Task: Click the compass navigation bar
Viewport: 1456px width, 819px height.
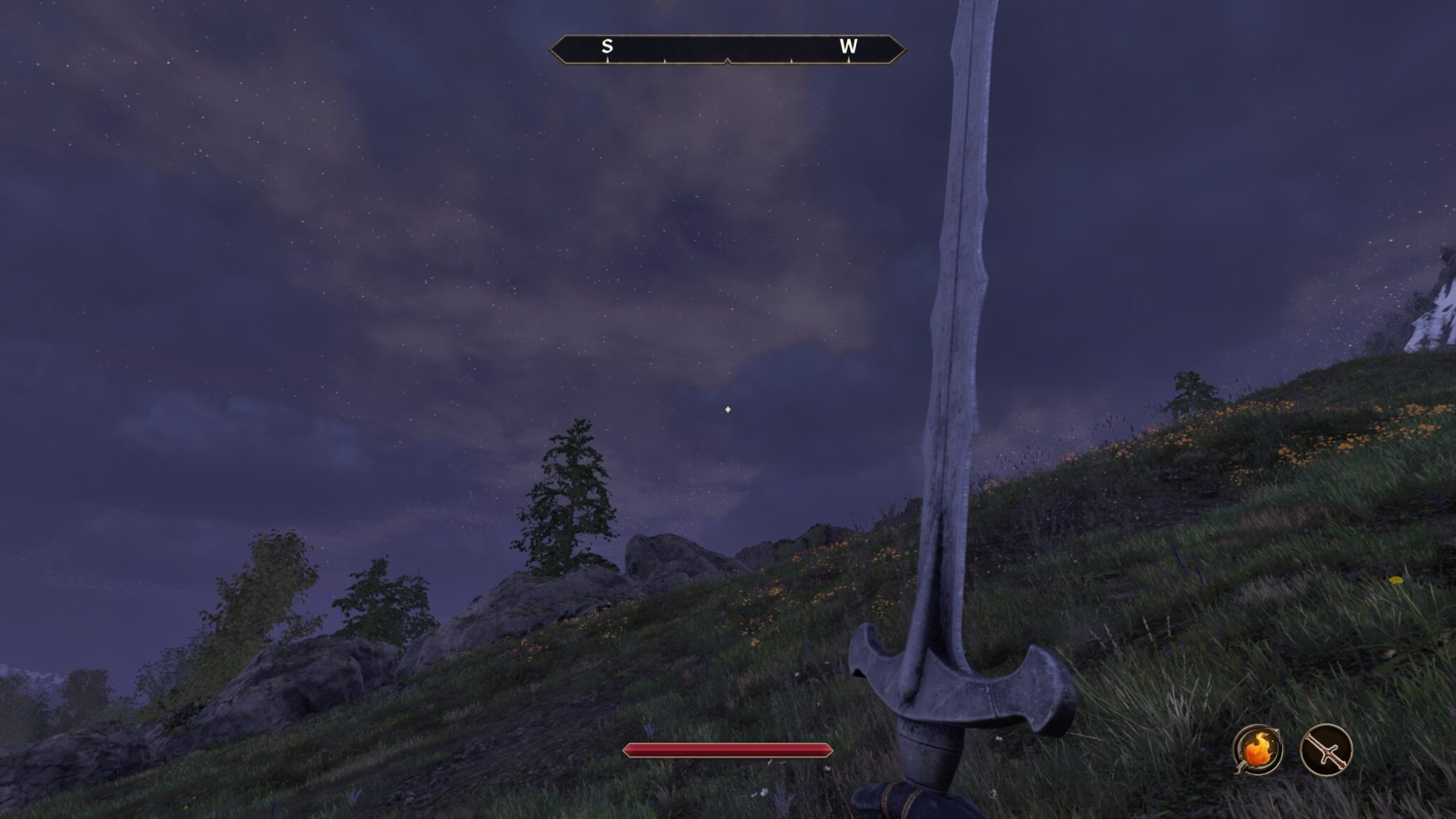Action: (x=727, y=48)
